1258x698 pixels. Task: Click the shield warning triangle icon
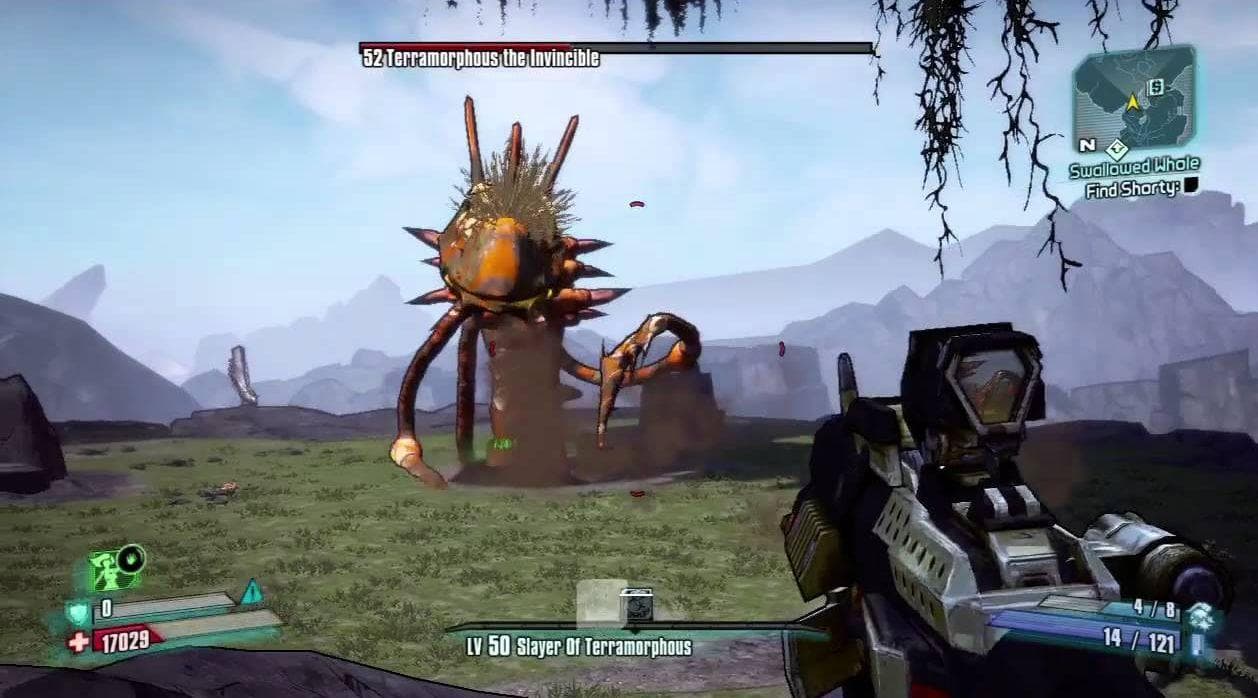click(x=250, y=592)
